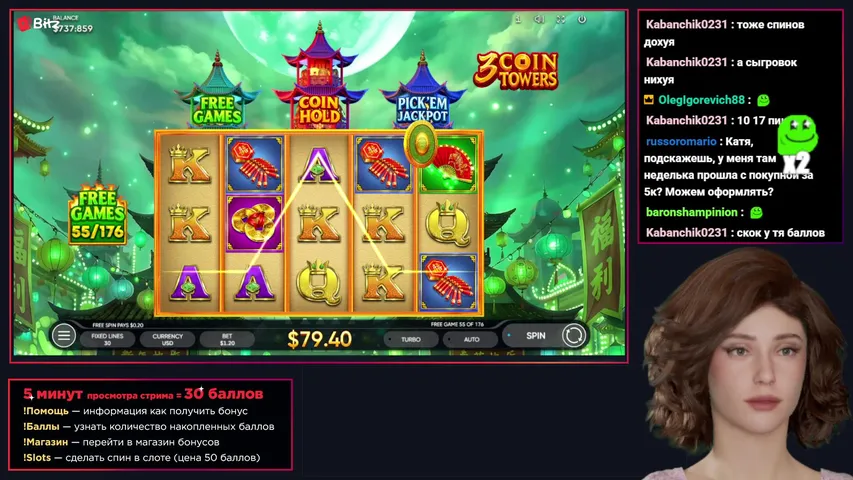Viewport: 853px width, 480px height.
Task: Toggle fullscreen mode icon
Action: 561,19
